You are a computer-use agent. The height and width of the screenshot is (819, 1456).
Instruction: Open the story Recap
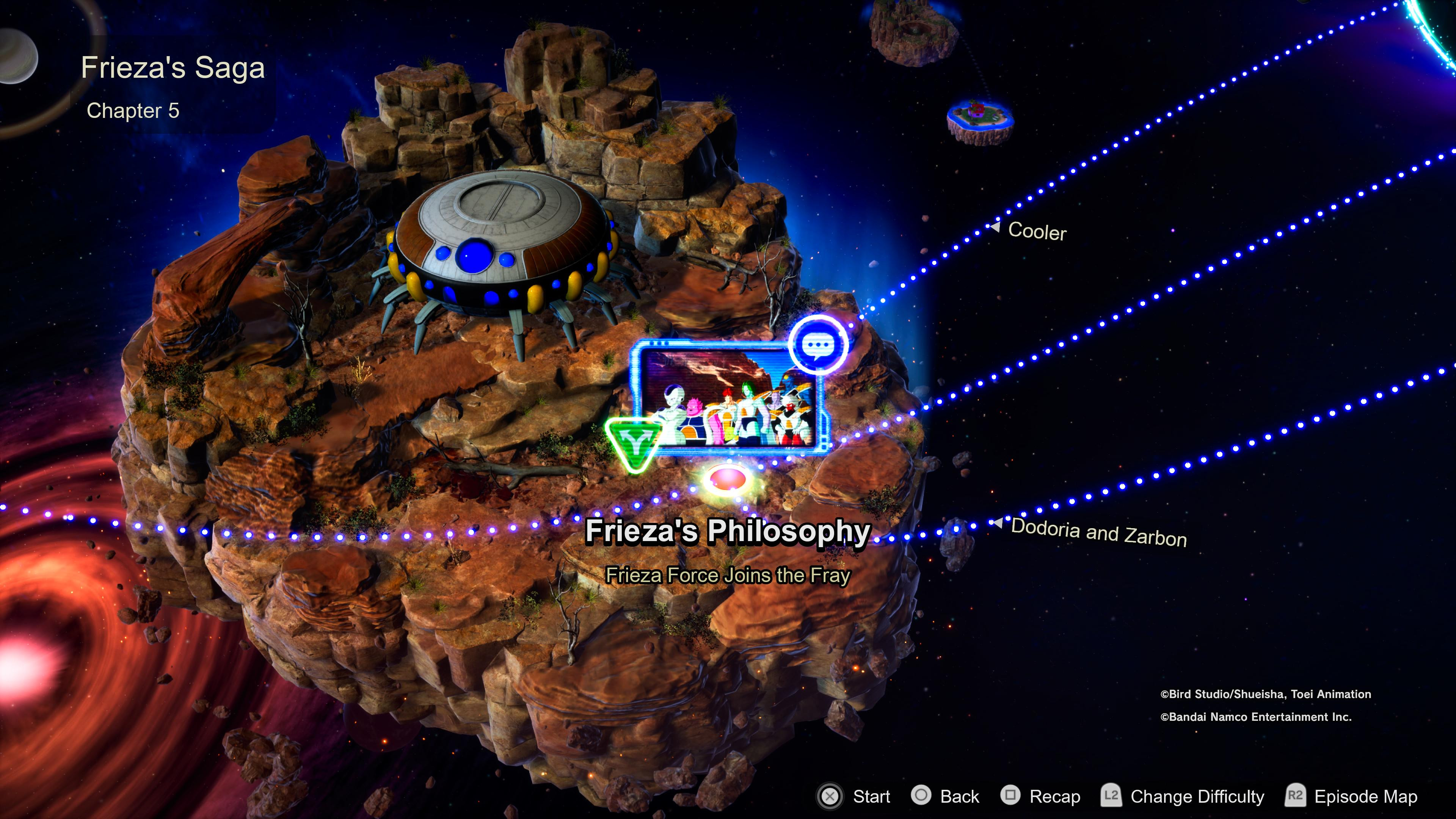click(1040, 796)
